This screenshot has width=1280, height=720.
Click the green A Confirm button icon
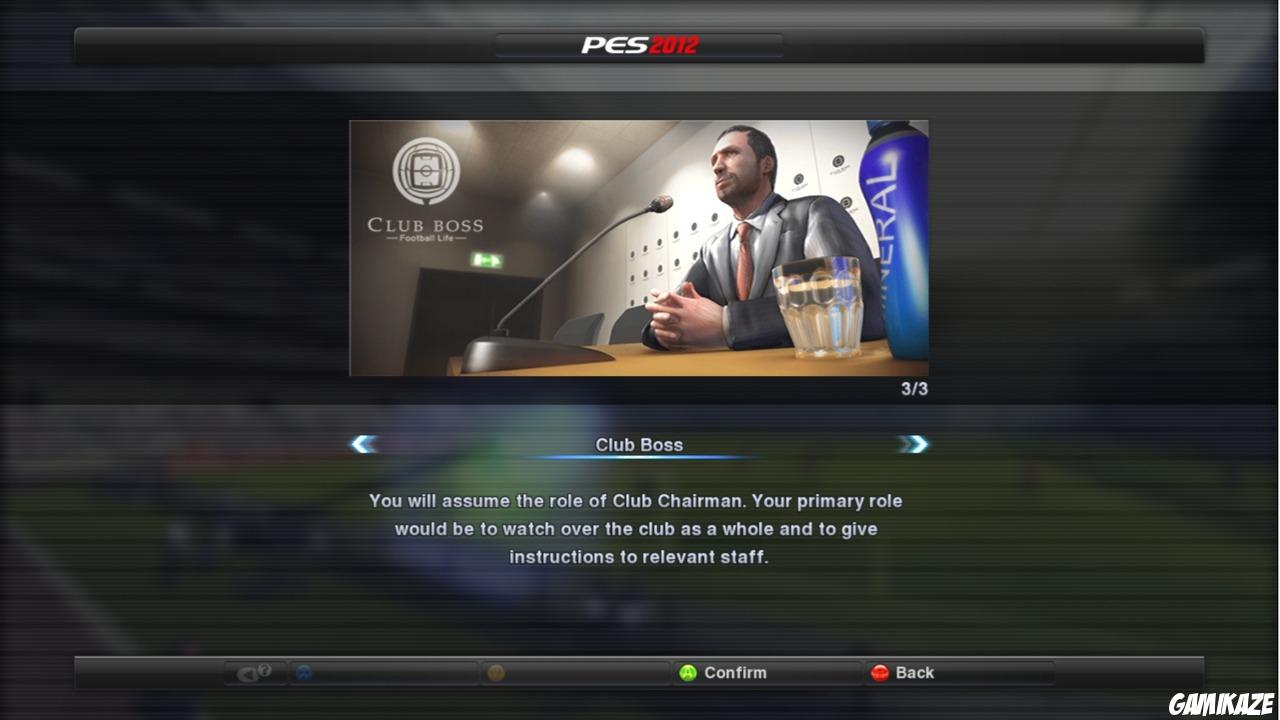point(688,673)
